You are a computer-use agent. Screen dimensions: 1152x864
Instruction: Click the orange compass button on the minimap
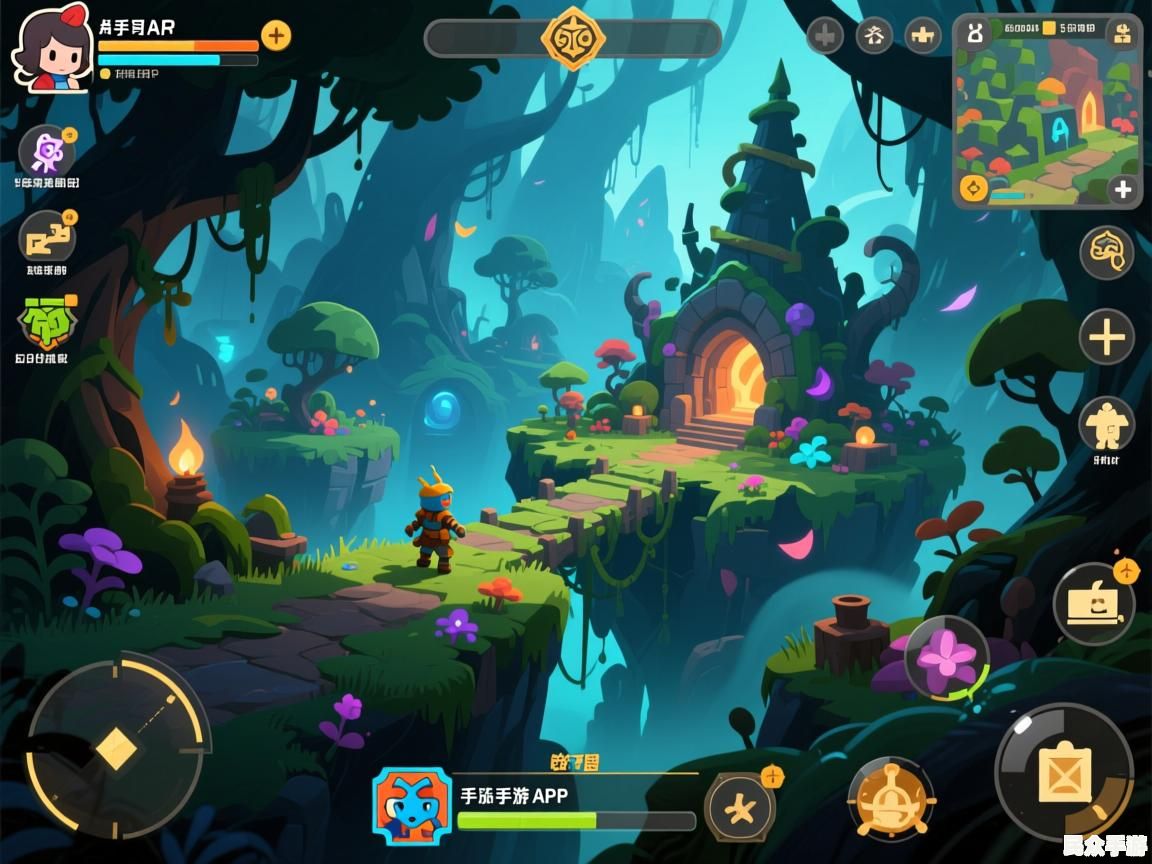972,188
